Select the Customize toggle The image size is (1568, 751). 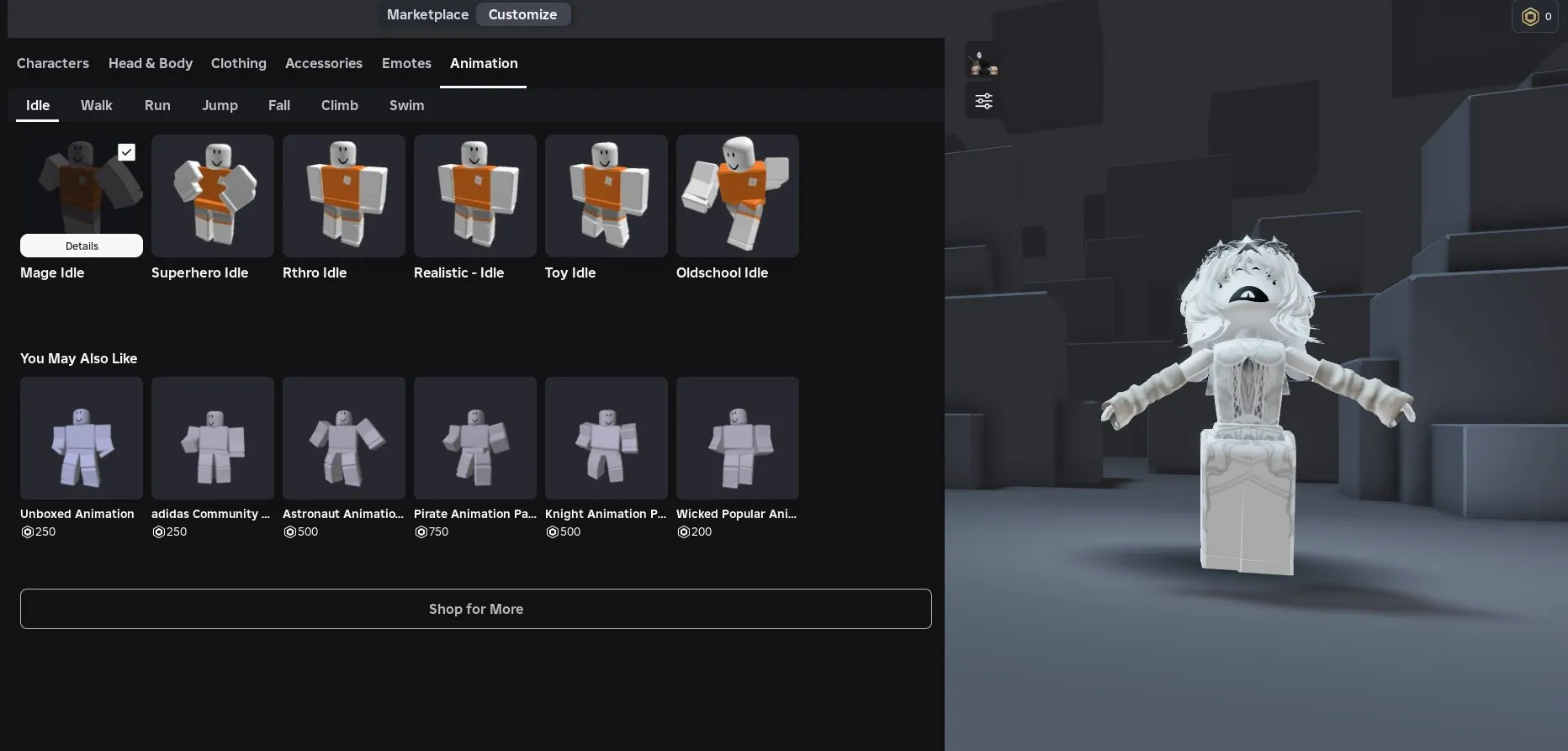(x=522, y=14)
